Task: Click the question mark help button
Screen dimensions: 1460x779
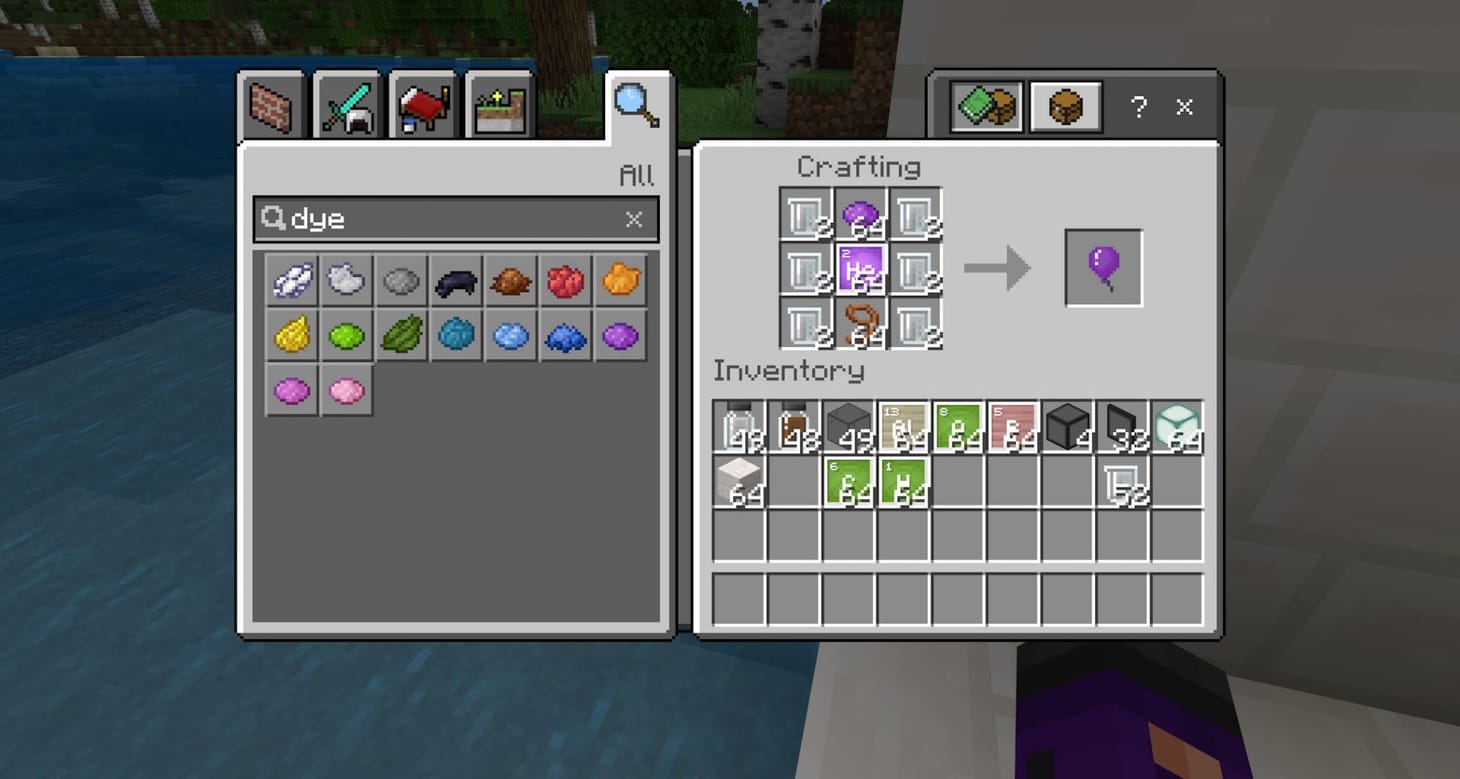Action: click(1139, 107)
